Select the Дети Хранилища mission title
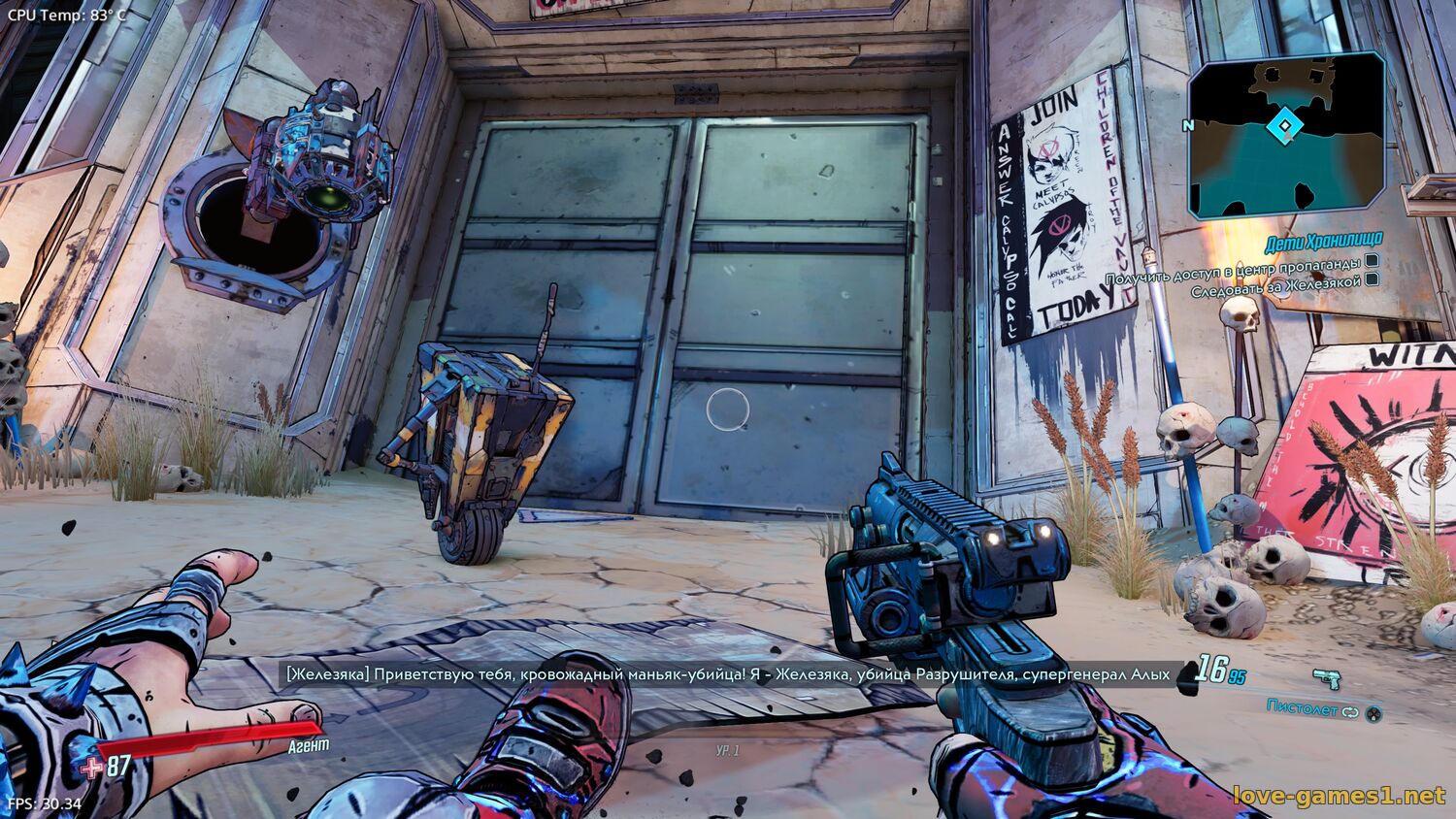Image resolution: width=1456 pixels, height=819 pixels. [x=1323, y=240]
